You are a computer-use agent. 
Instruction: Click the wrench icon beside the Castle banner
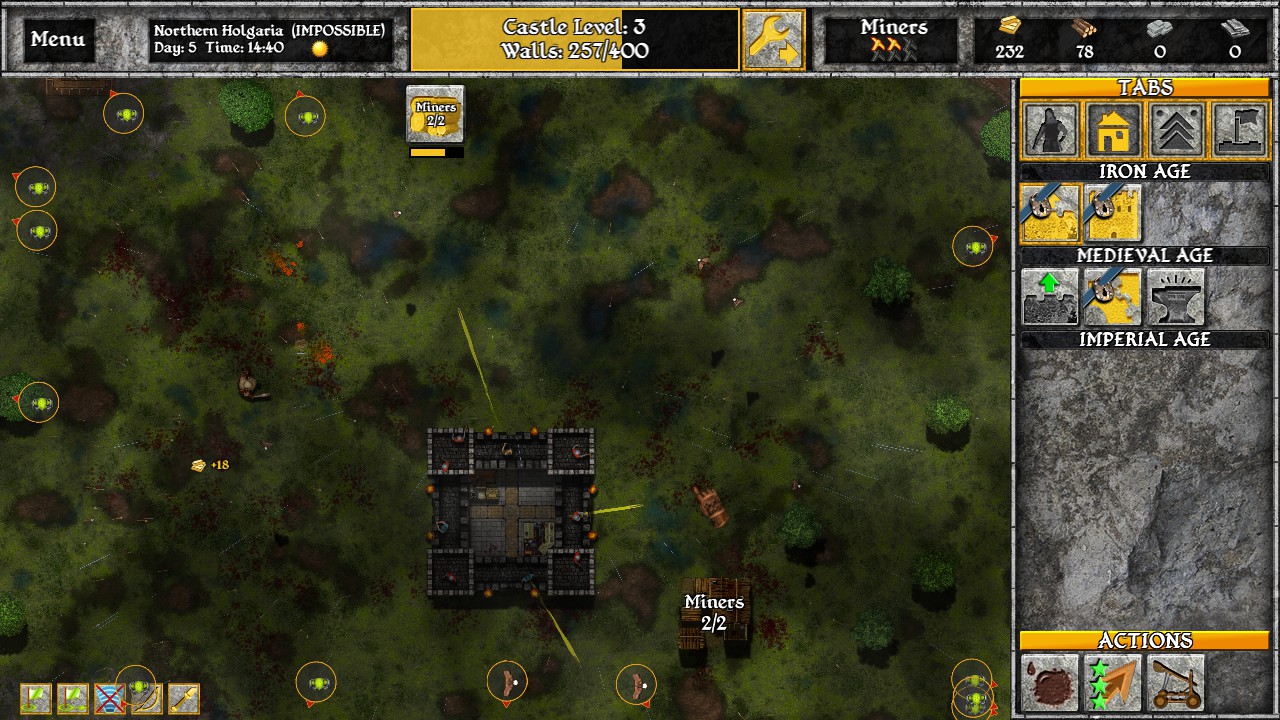point(772,37)
